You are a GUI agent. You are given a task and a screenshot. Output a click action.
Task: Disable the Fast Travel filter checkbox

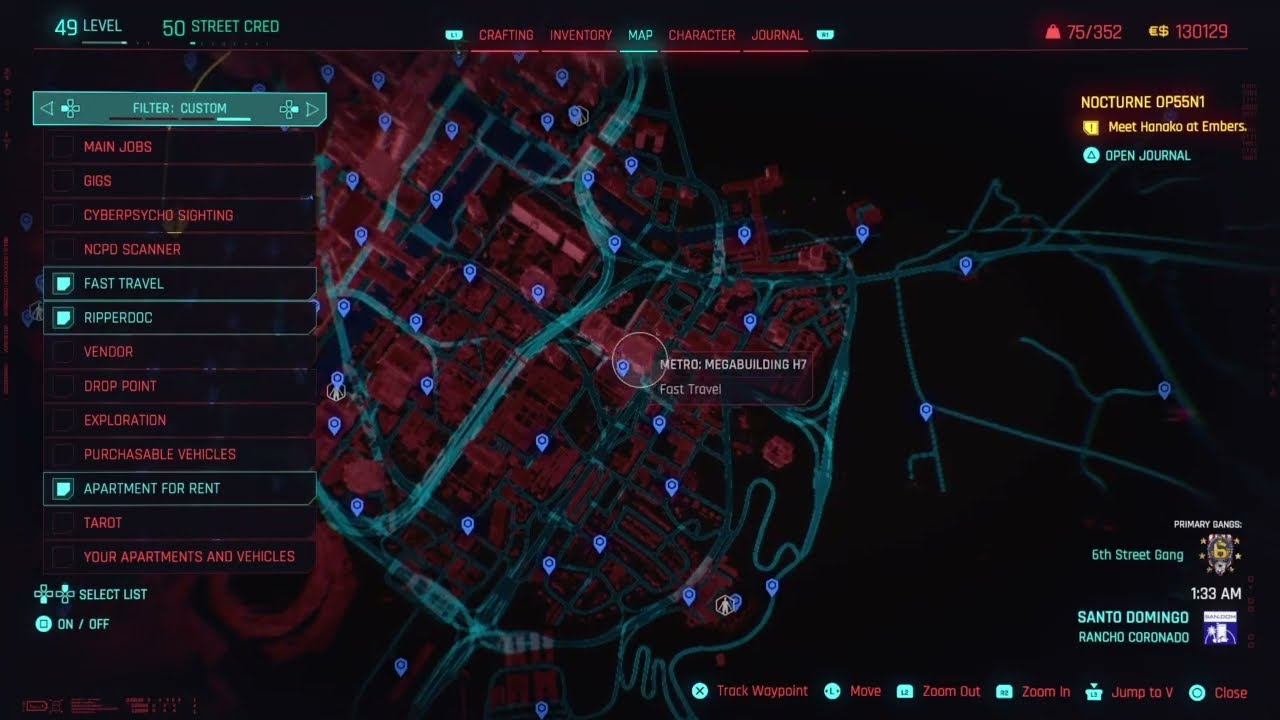[63, 283]
